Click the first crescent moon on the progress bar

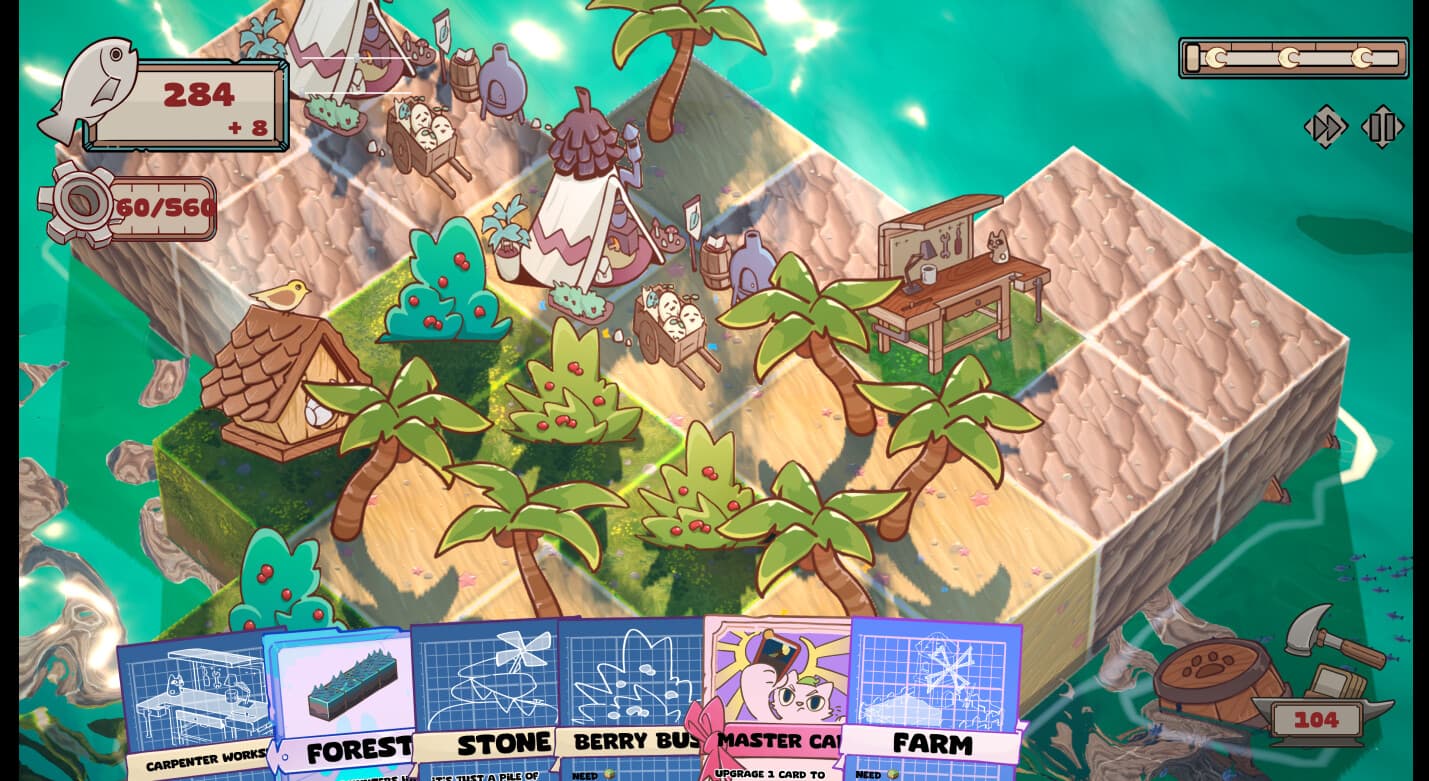1217,57
